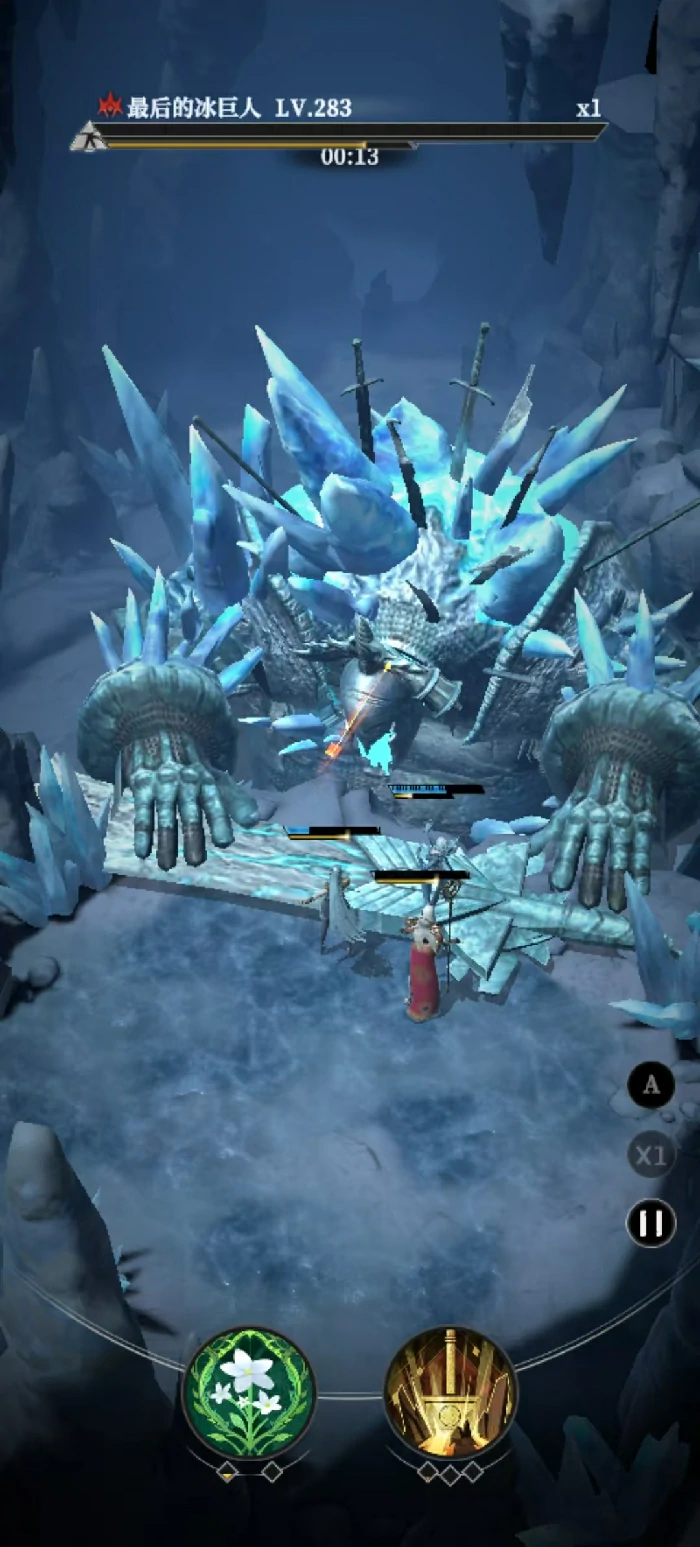Activate the golden sword throne skill
This screenshot has width=700, height=1547.
tap(450, 1392)
